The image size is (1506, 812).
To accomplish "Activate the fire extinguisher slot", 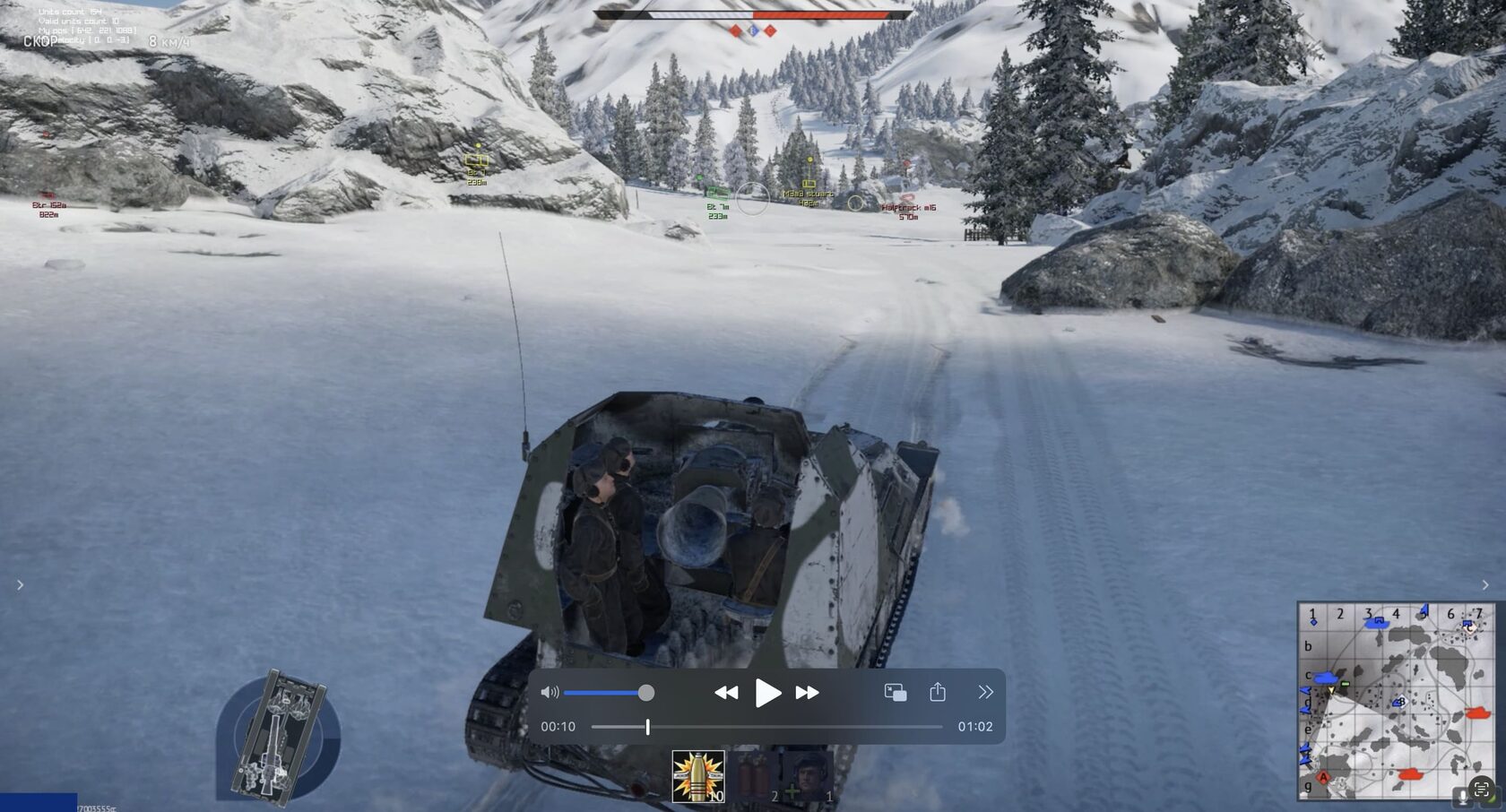I will tap(756, 776).
